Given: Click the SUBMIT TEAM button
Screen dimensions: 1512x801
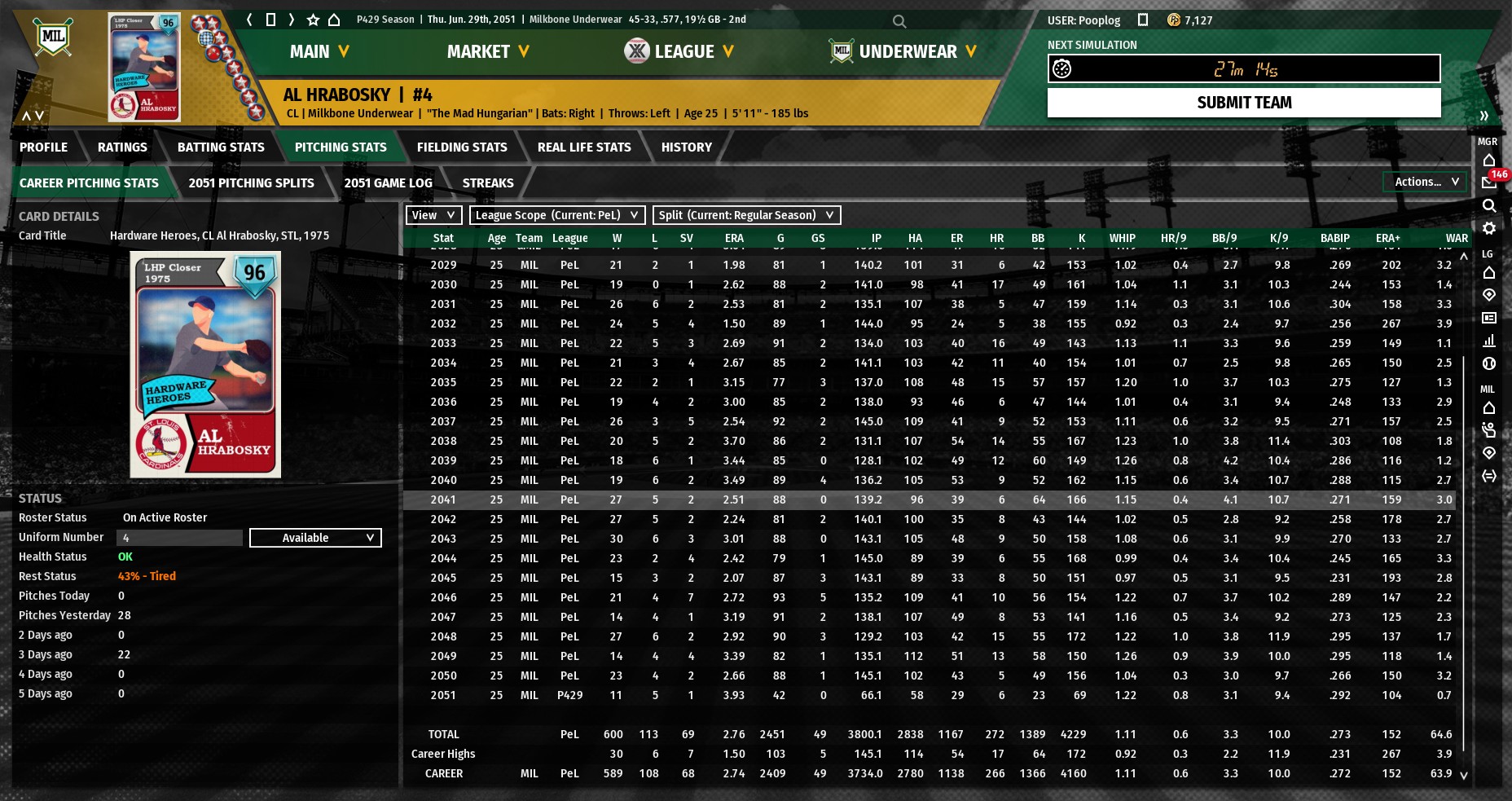Looking at the screenshot, I should coord(1243,103).
